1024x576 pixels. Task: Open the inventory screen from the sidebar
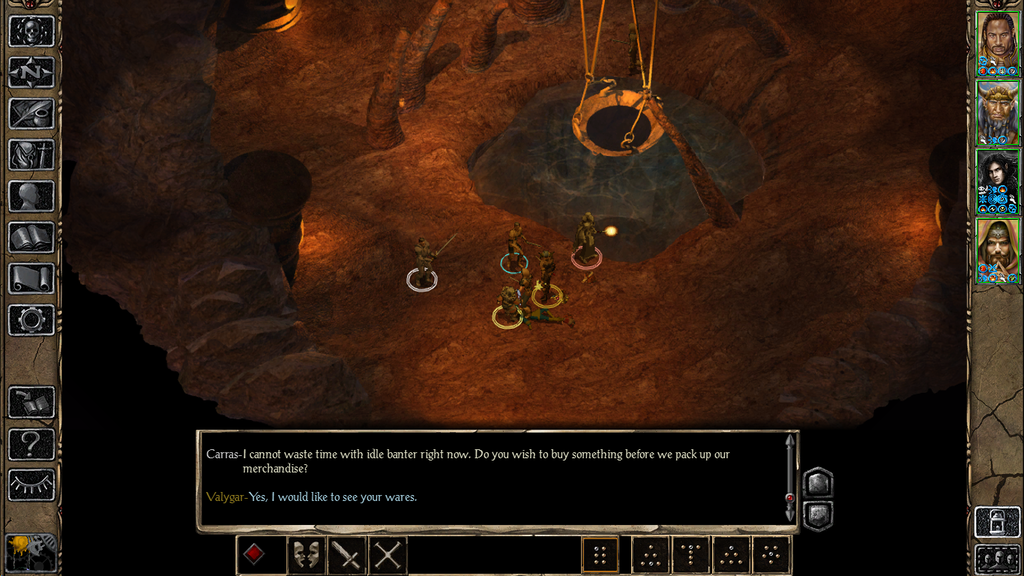(x=31, y=155)
